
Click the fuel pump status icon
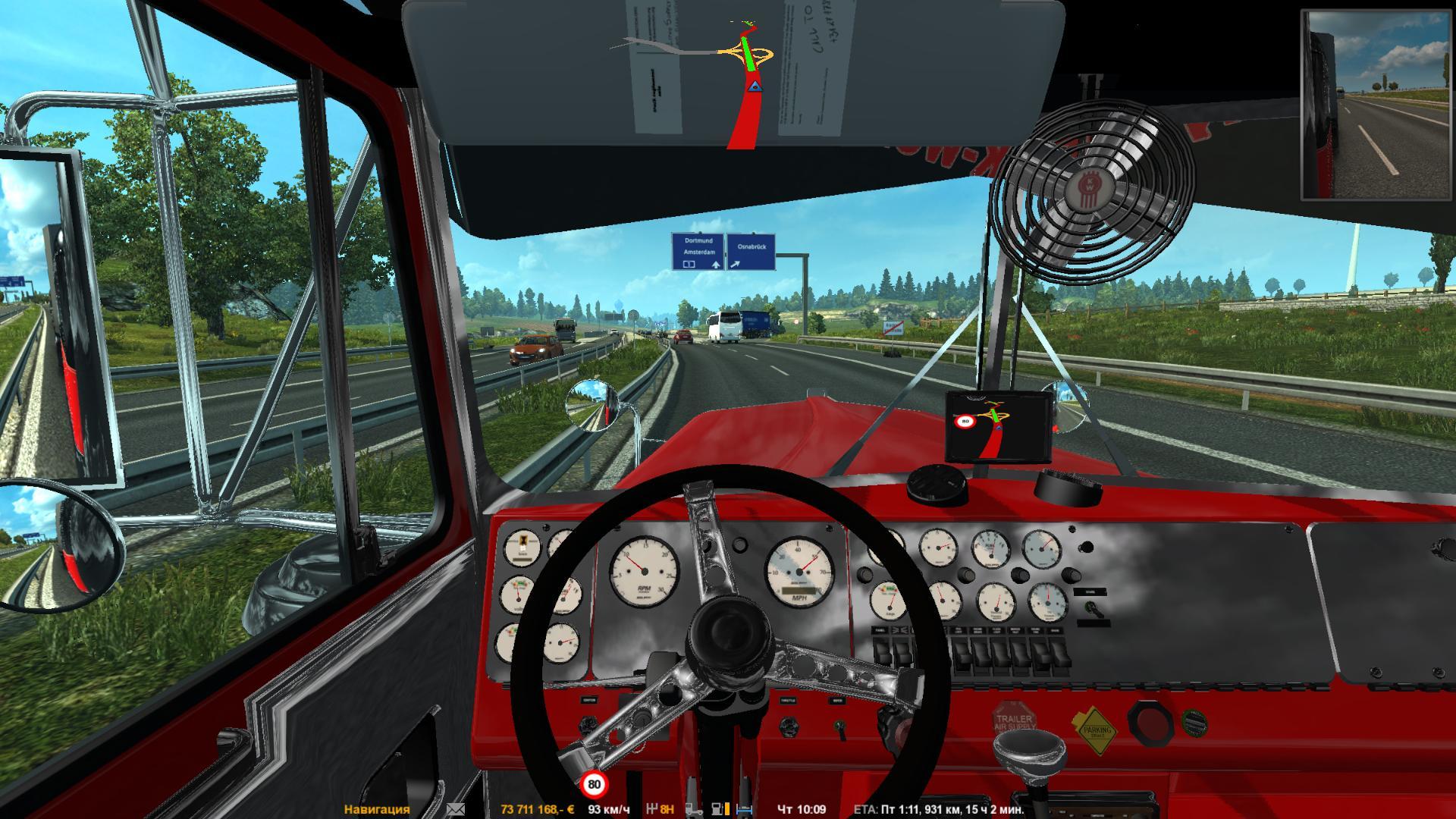717,809
